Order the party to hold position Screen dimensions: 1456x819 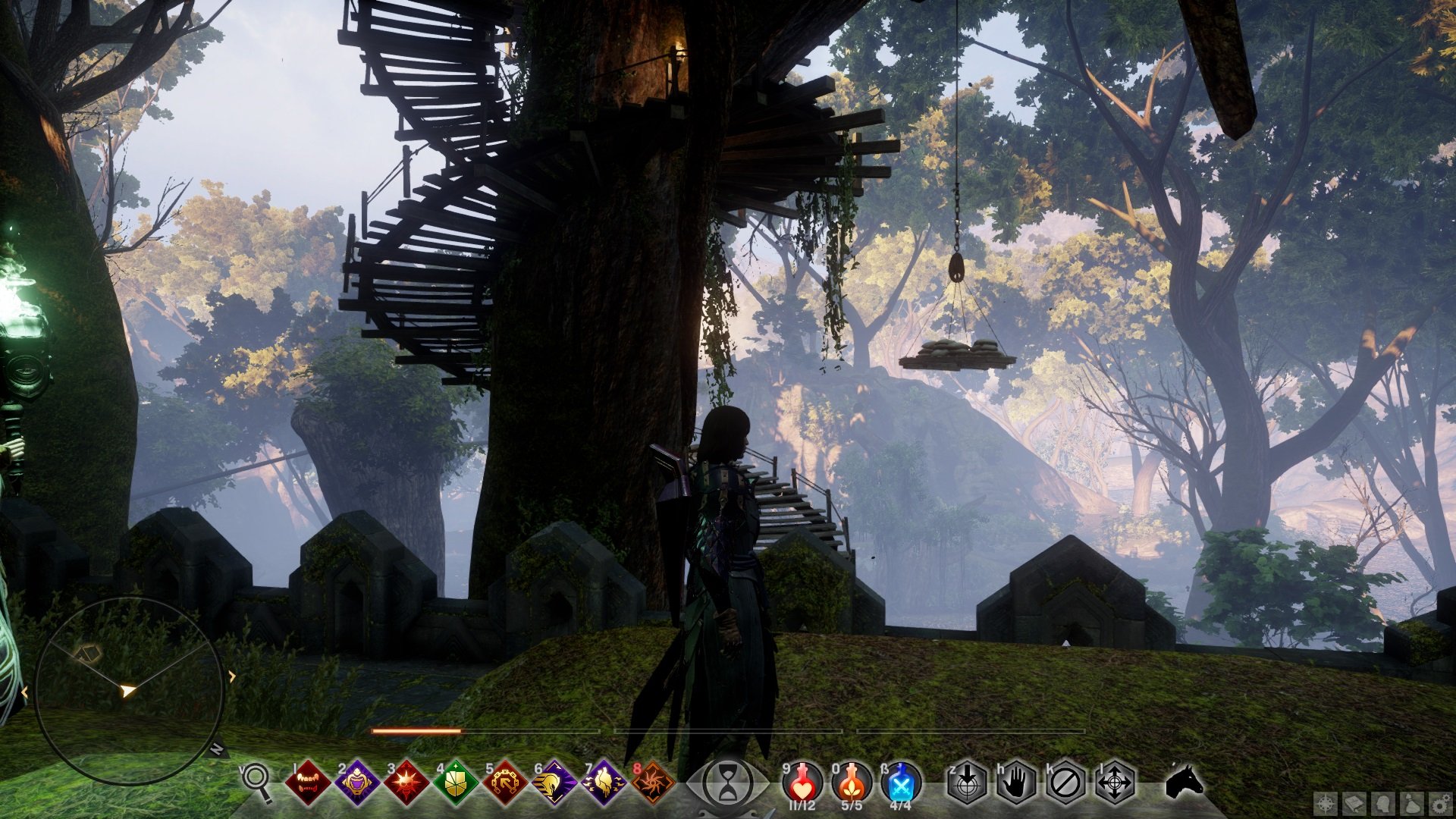point(1016,783)
